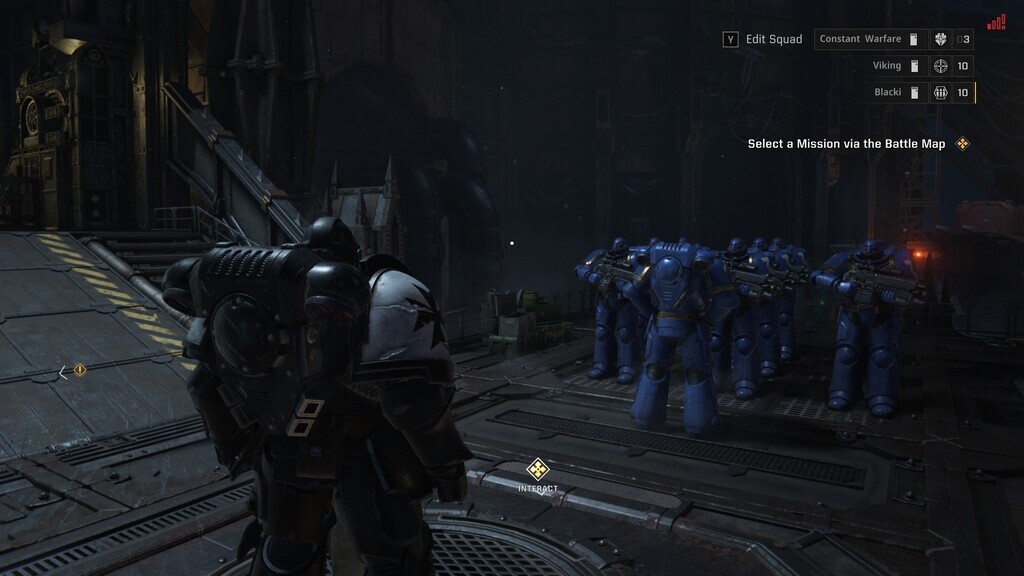This screenshot has height=576, width=1024.
Task: Check the red connection signal icon
Action: (996, 22)
